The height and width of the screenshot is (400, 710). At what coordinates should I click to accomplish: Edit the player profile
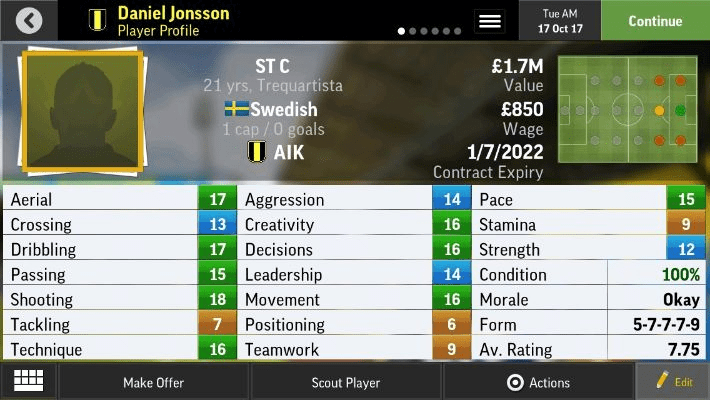(x=673, y=382)
